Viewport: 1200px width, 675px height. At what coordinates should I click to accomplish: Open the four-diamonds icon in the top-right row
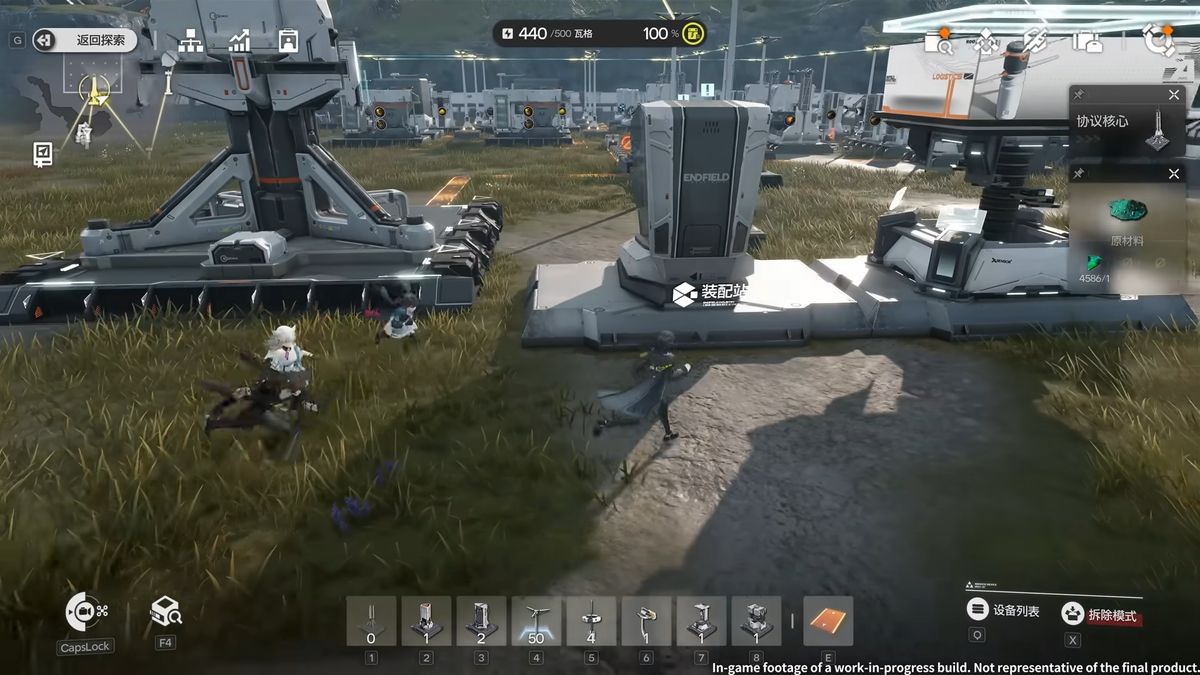(x=986, y=41)
